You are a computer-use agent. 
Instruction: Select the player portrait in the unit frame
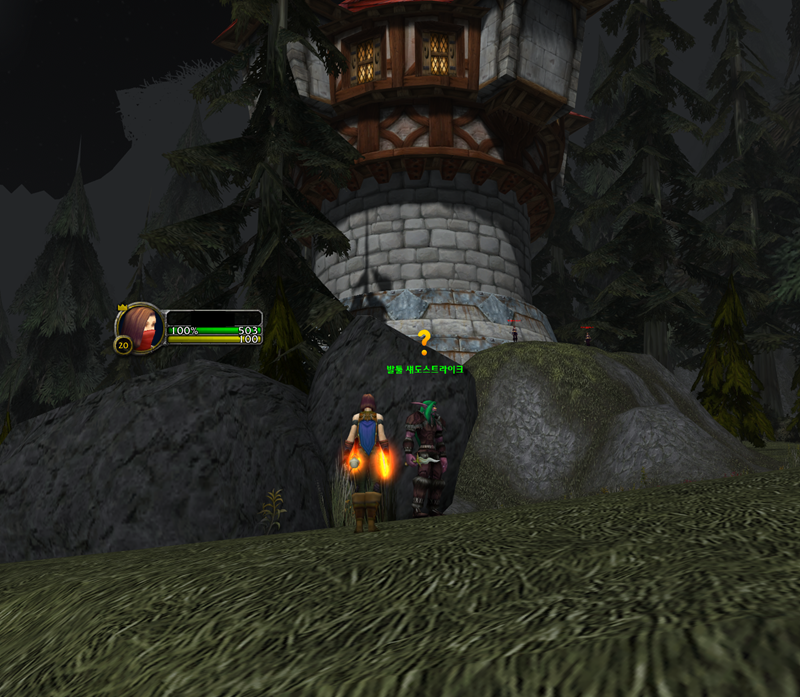point(141,327)
